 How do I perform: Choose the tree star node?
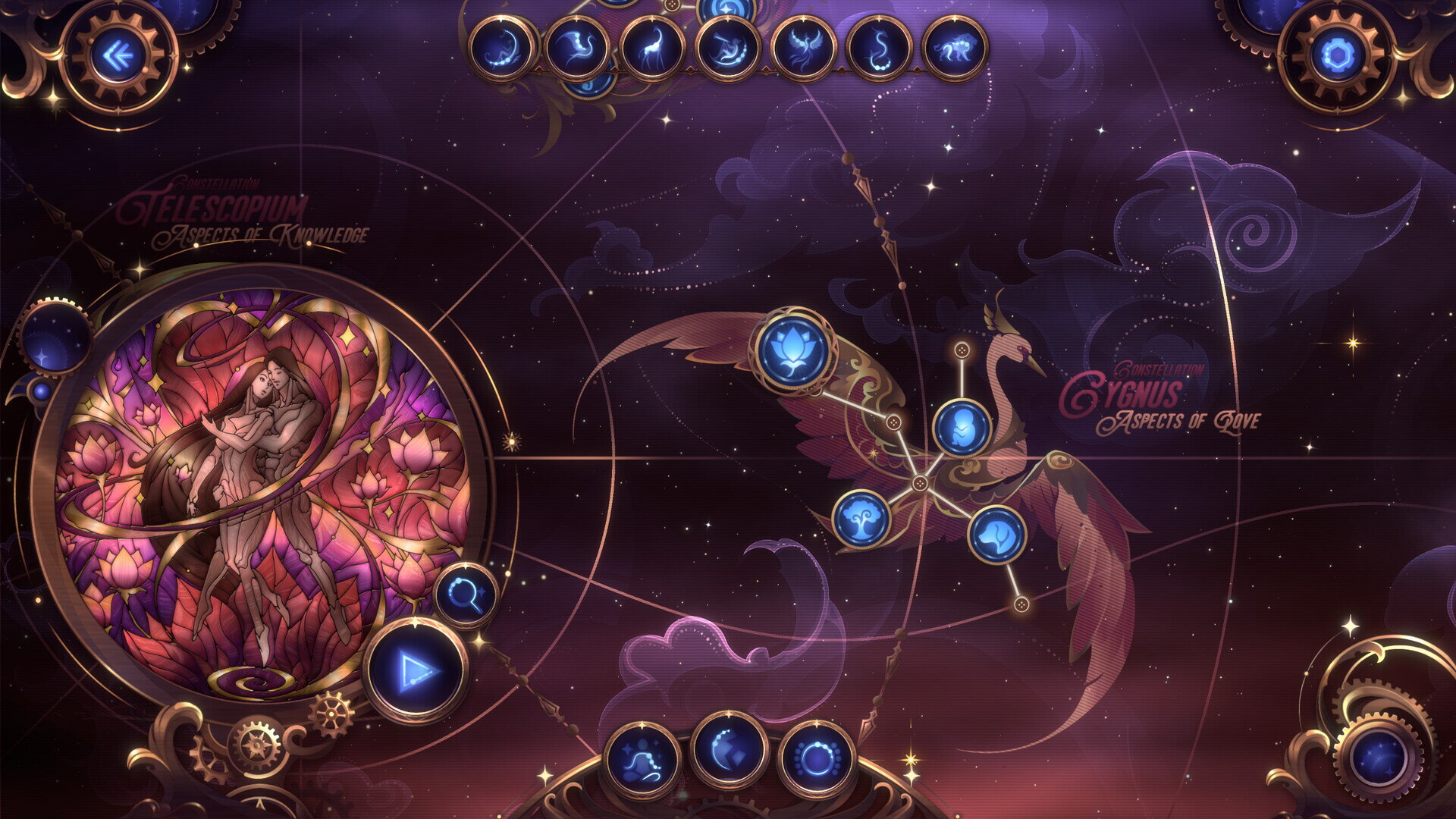tap(861, 519)
